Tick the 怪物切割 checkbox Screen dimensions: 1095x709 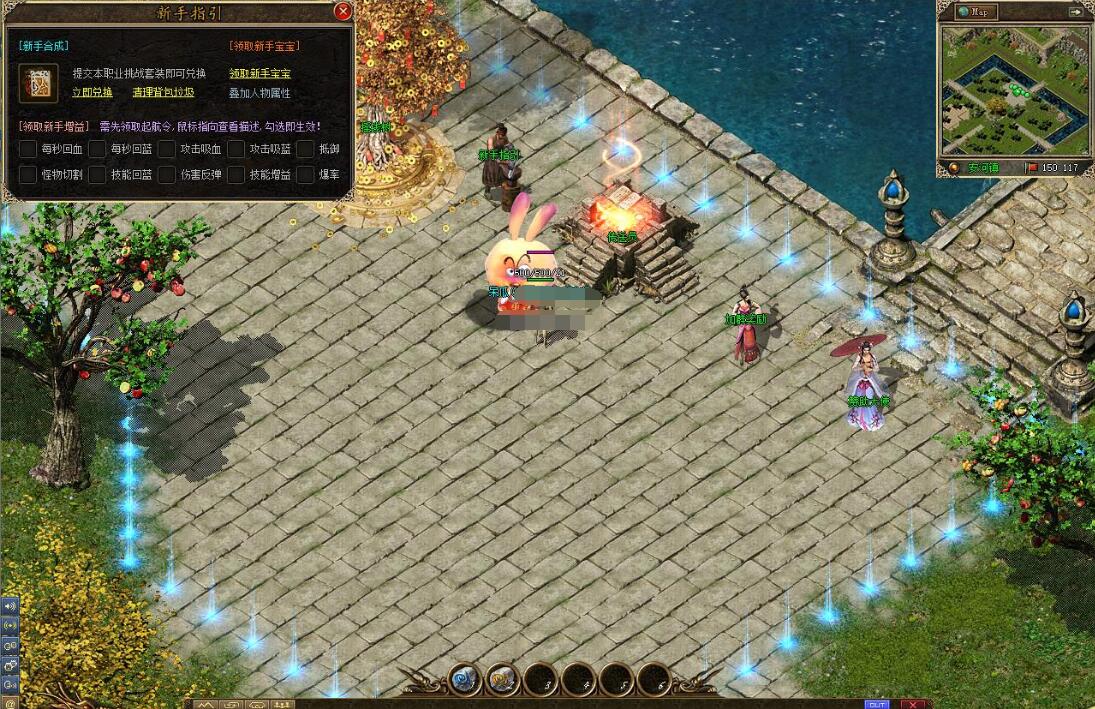click(x=28, y=175)
